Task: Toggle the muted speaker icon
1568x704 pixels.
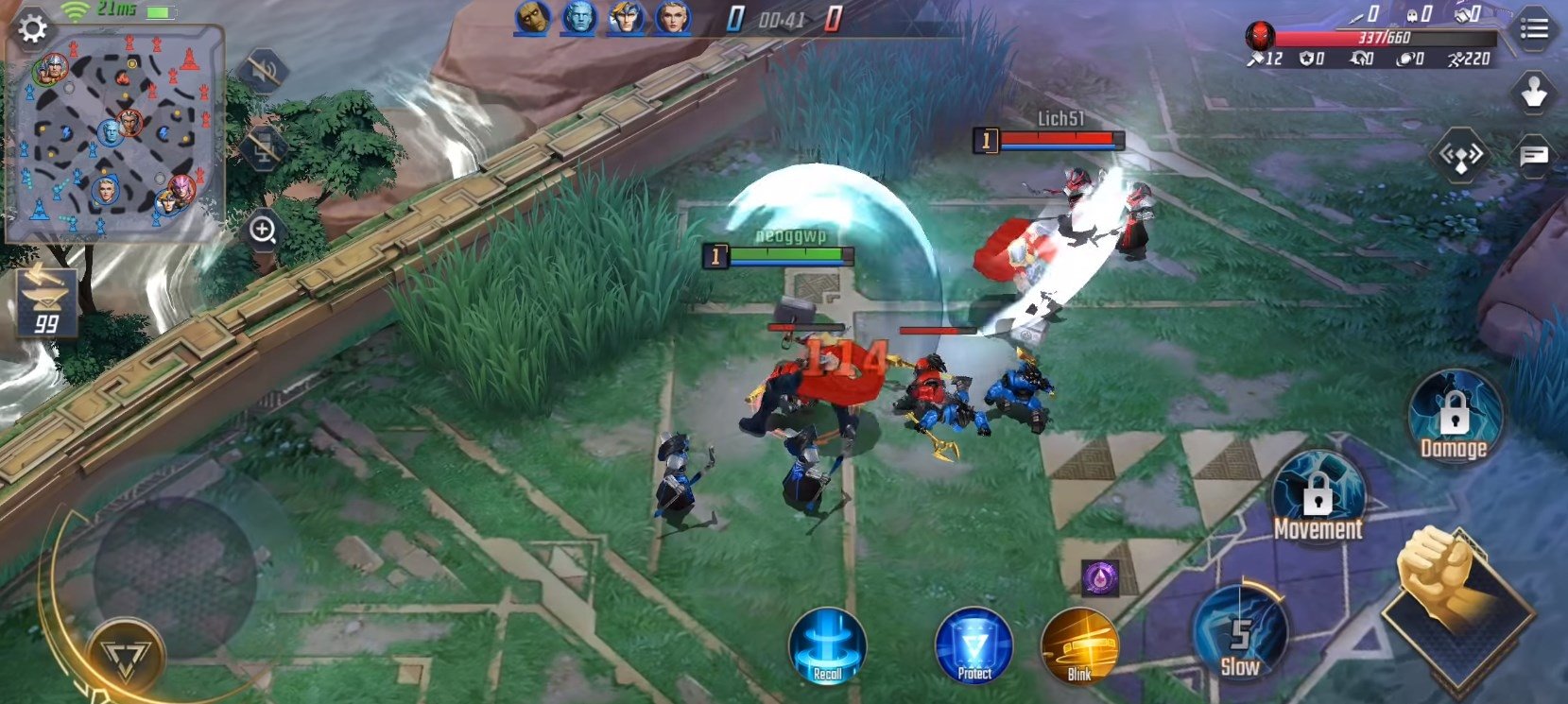Action: point(262,71)
